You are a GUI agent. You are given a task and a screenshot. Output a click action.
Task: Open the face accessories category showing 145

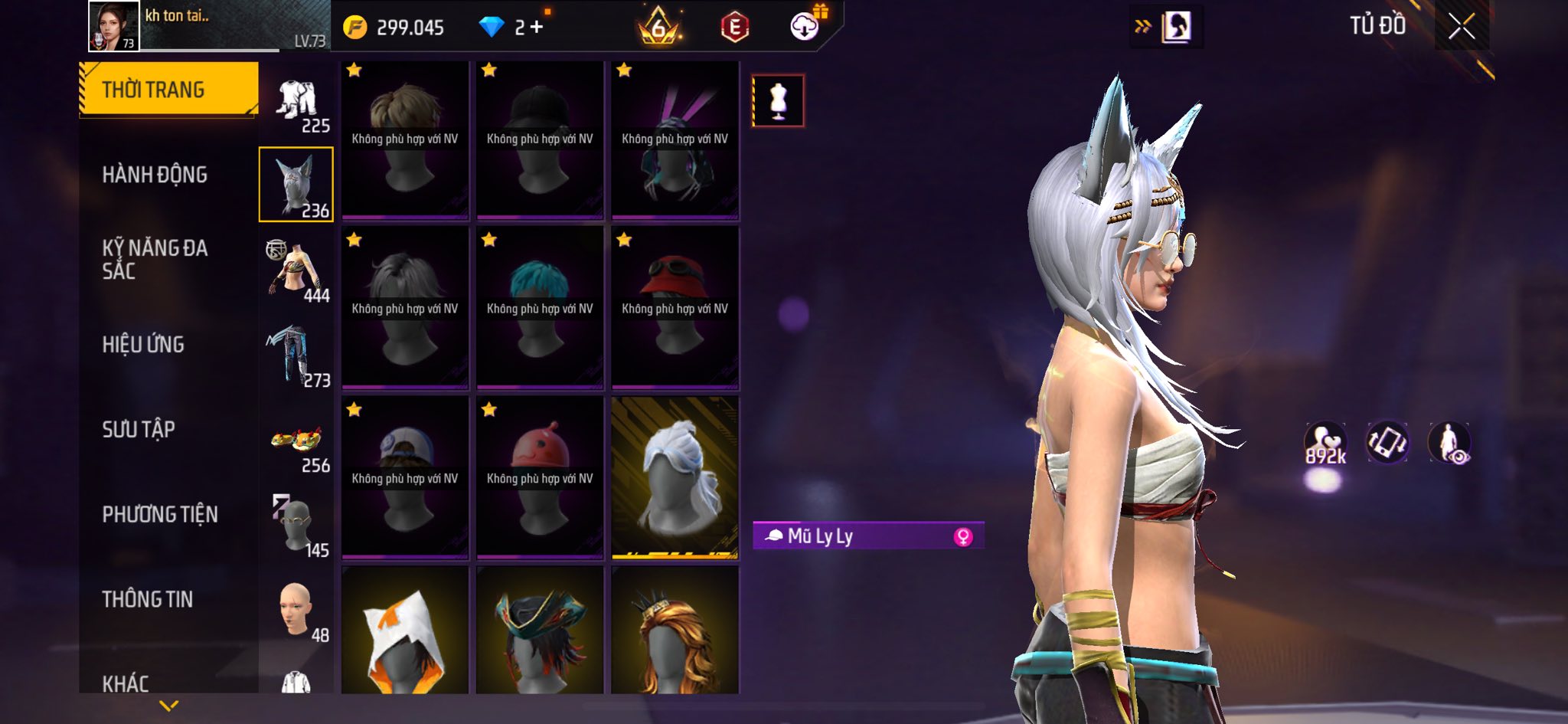tap(297, 526)
